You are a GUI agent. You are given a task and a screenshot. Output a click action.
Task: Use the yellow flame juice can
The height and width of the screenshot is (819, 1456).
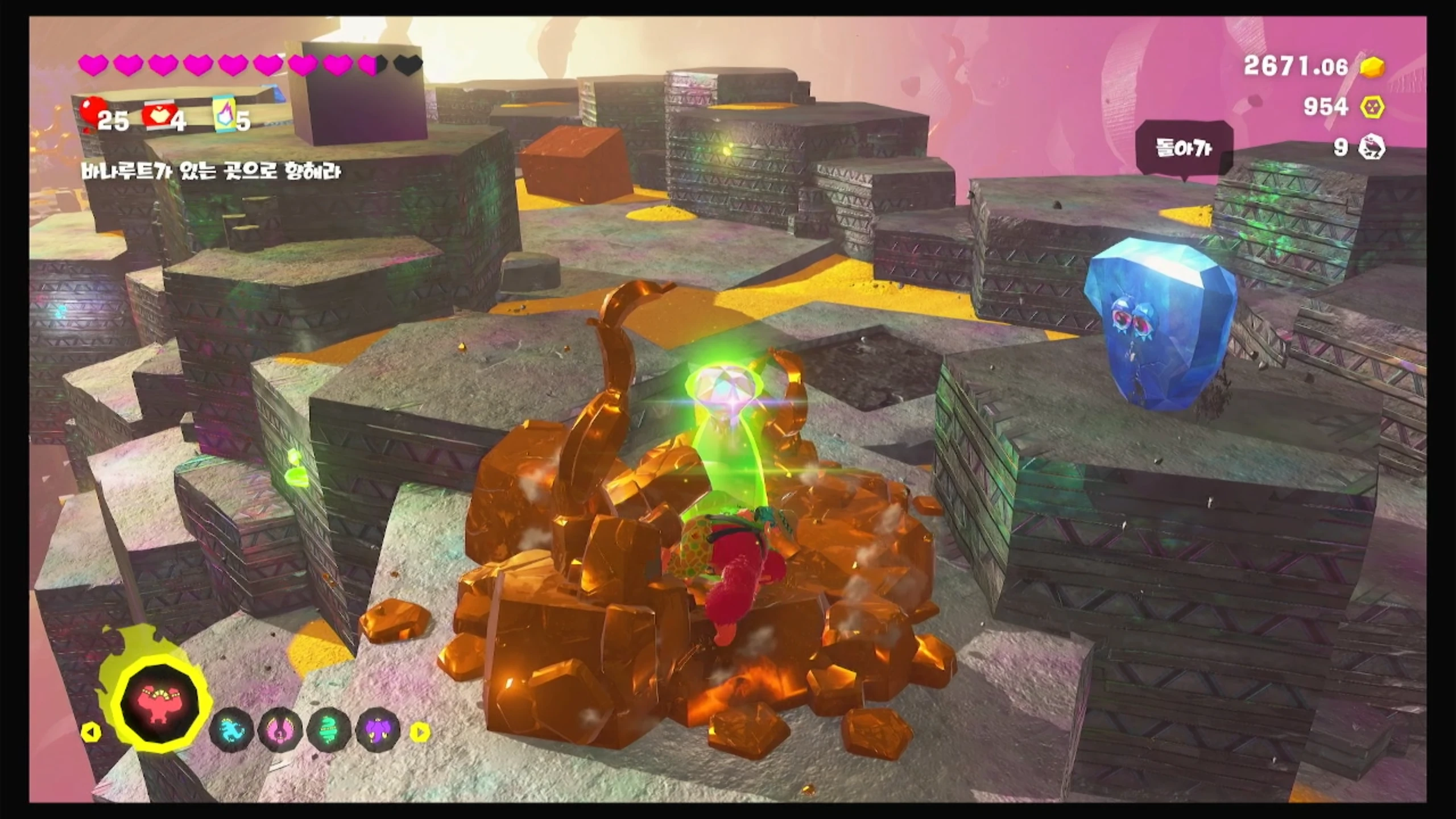225,115
